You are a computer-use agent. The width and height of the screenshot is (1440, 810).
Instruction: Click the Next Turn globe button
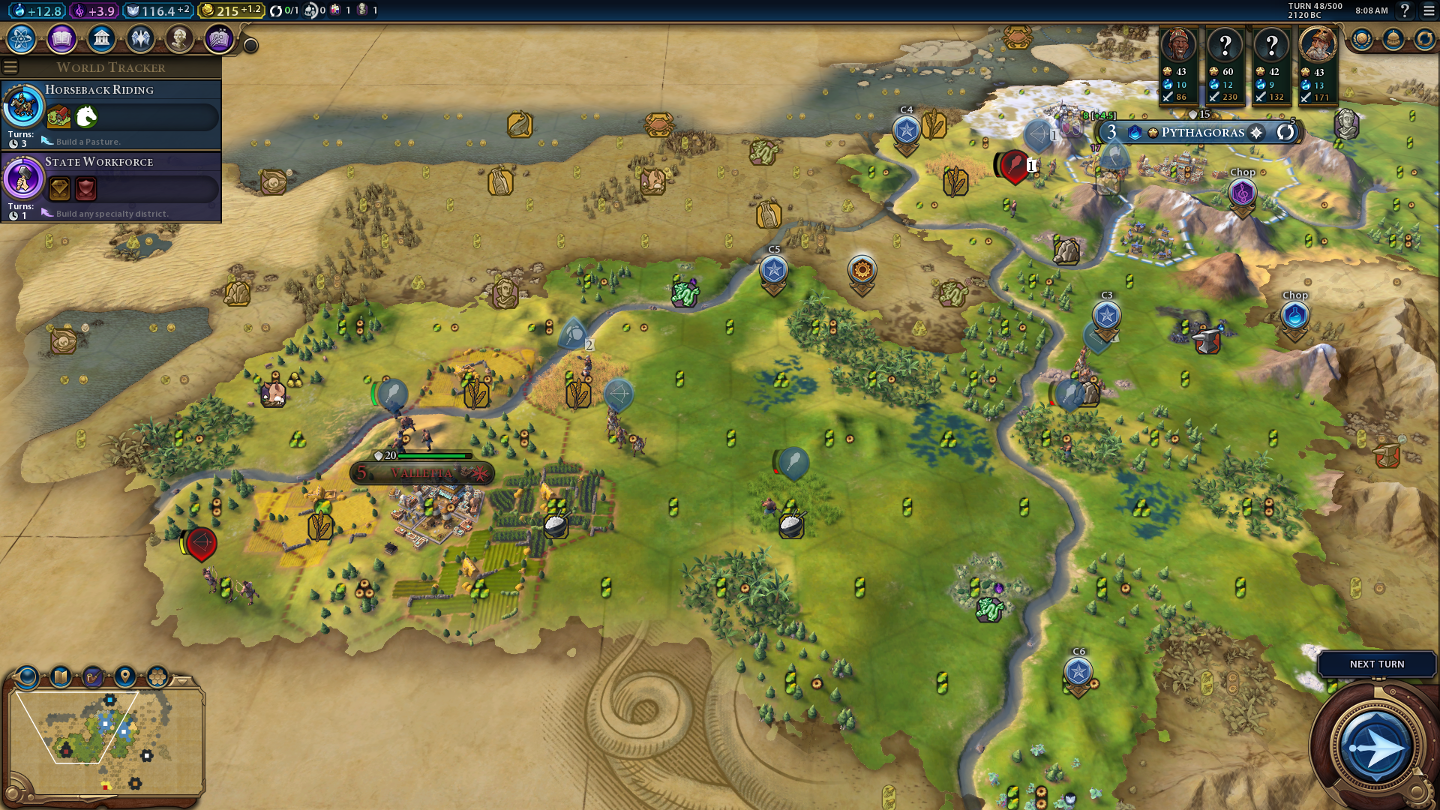[1376, 745]
